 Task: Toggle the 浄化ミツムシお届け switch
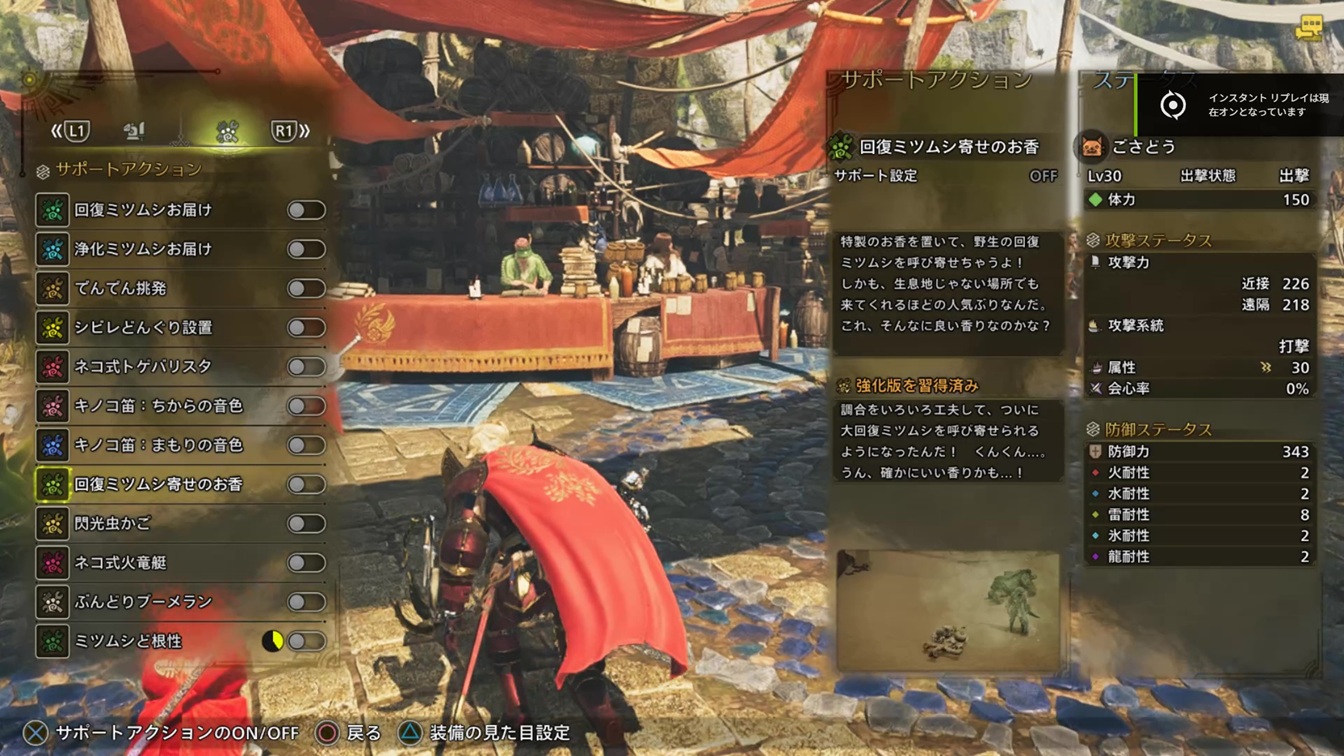(306, 249)
